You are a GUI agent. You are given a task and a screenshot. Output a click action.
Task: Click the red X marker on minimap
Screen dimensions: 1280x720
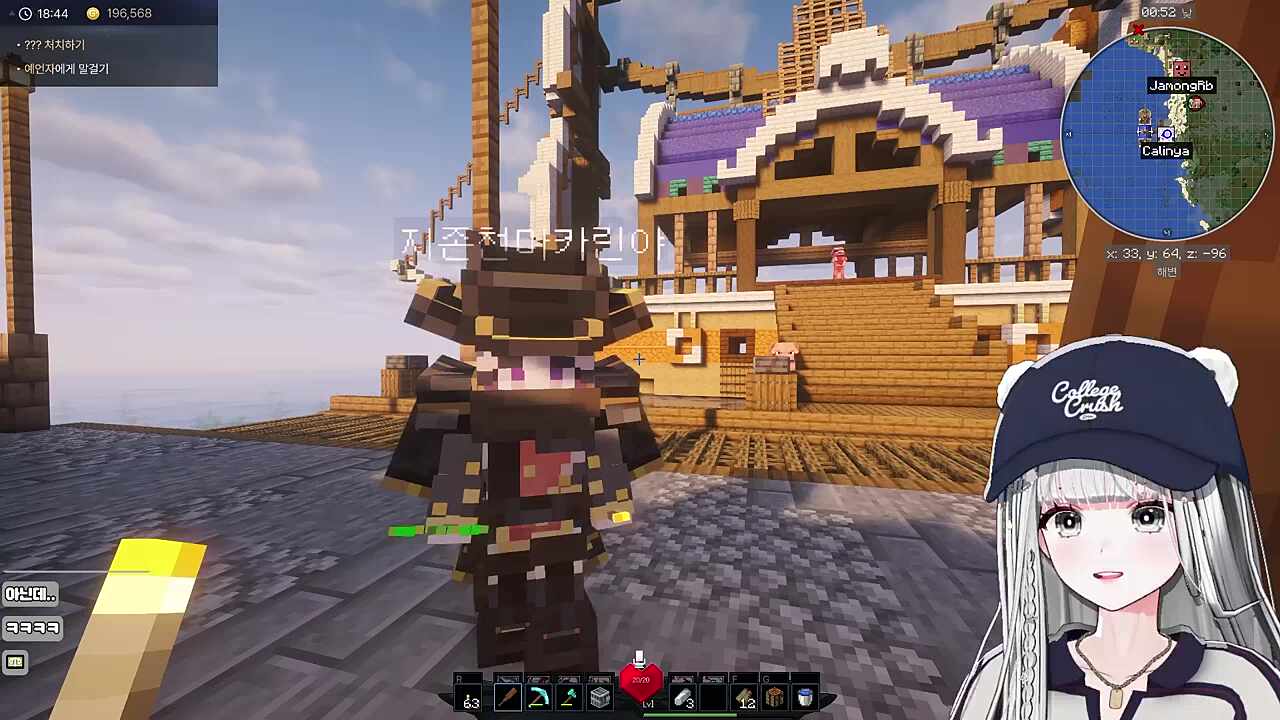coord(1137,30)
